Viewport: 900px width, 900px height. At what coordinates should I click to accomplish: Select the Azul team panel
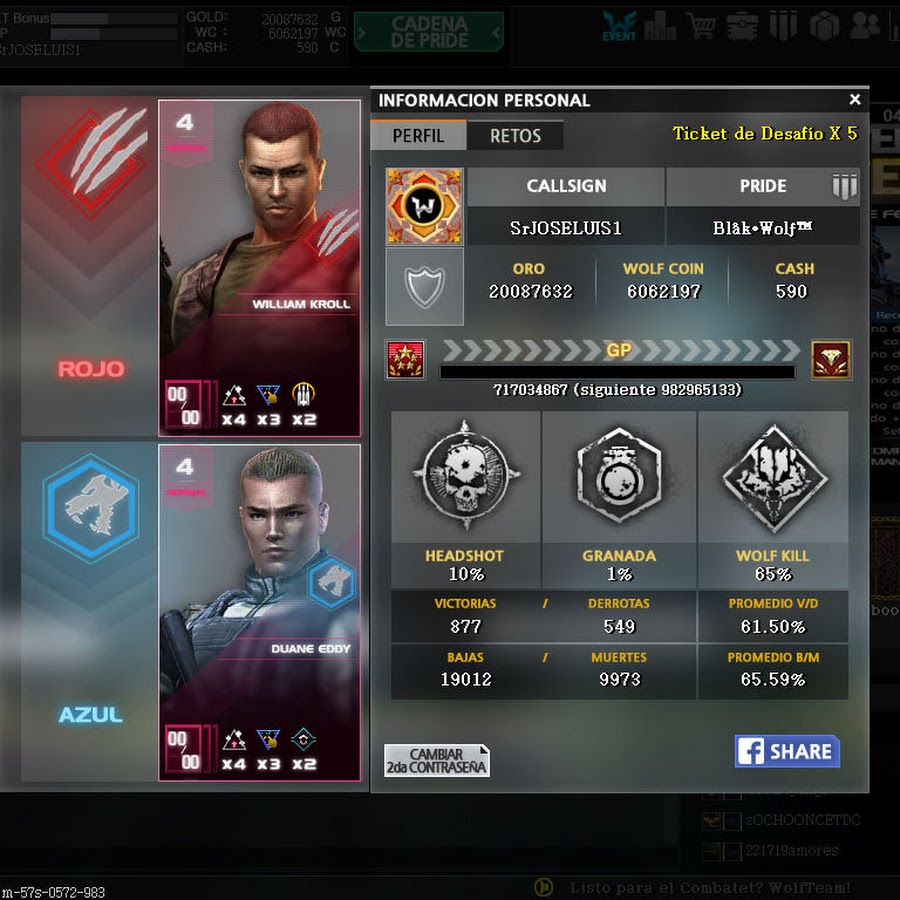pyautogui.click(x=90, y=612)
